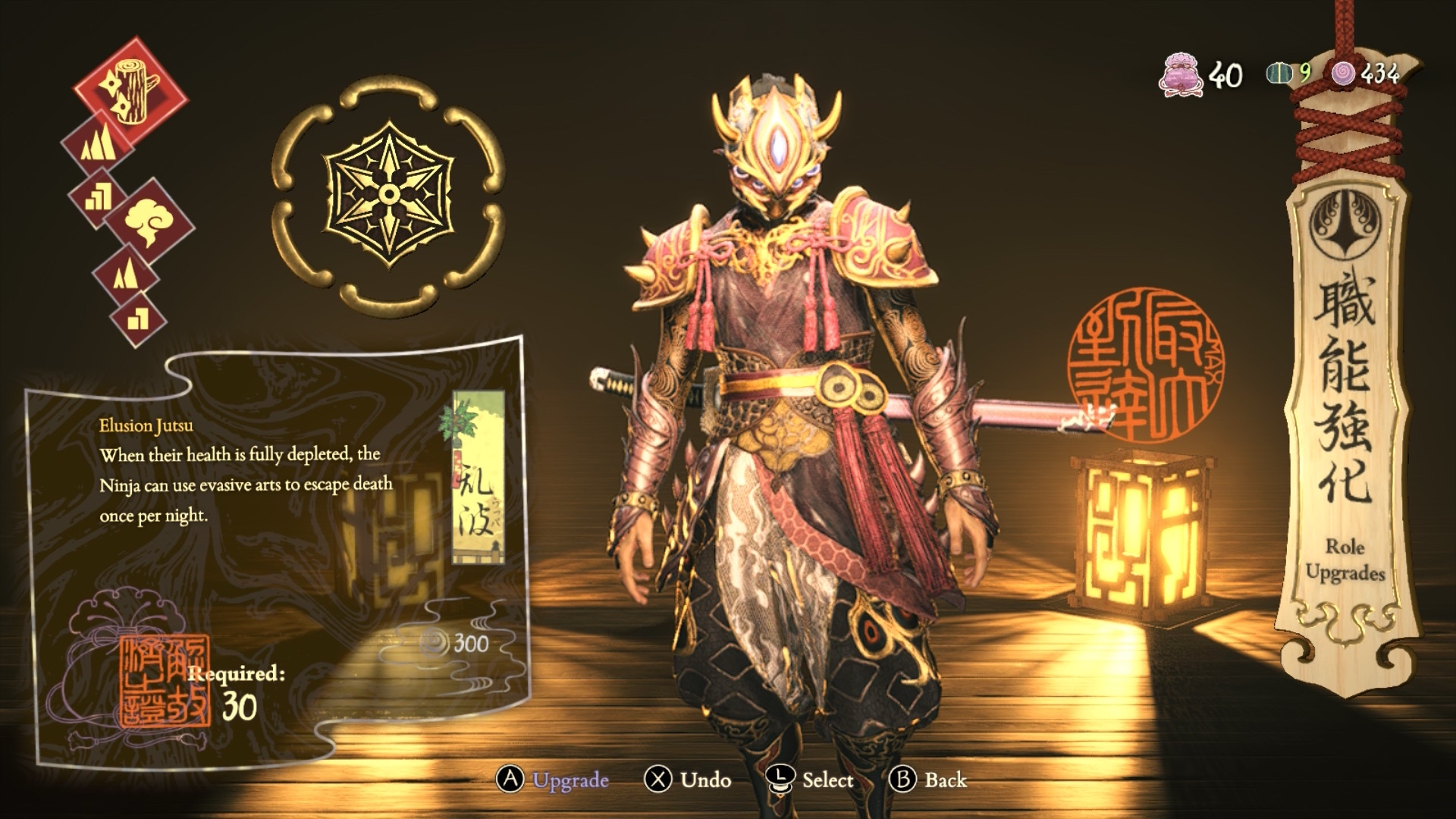This screenshot has width=1456, height=819.
Task: Choose the two-spike upgrade diamond
Action: (125, 273)
